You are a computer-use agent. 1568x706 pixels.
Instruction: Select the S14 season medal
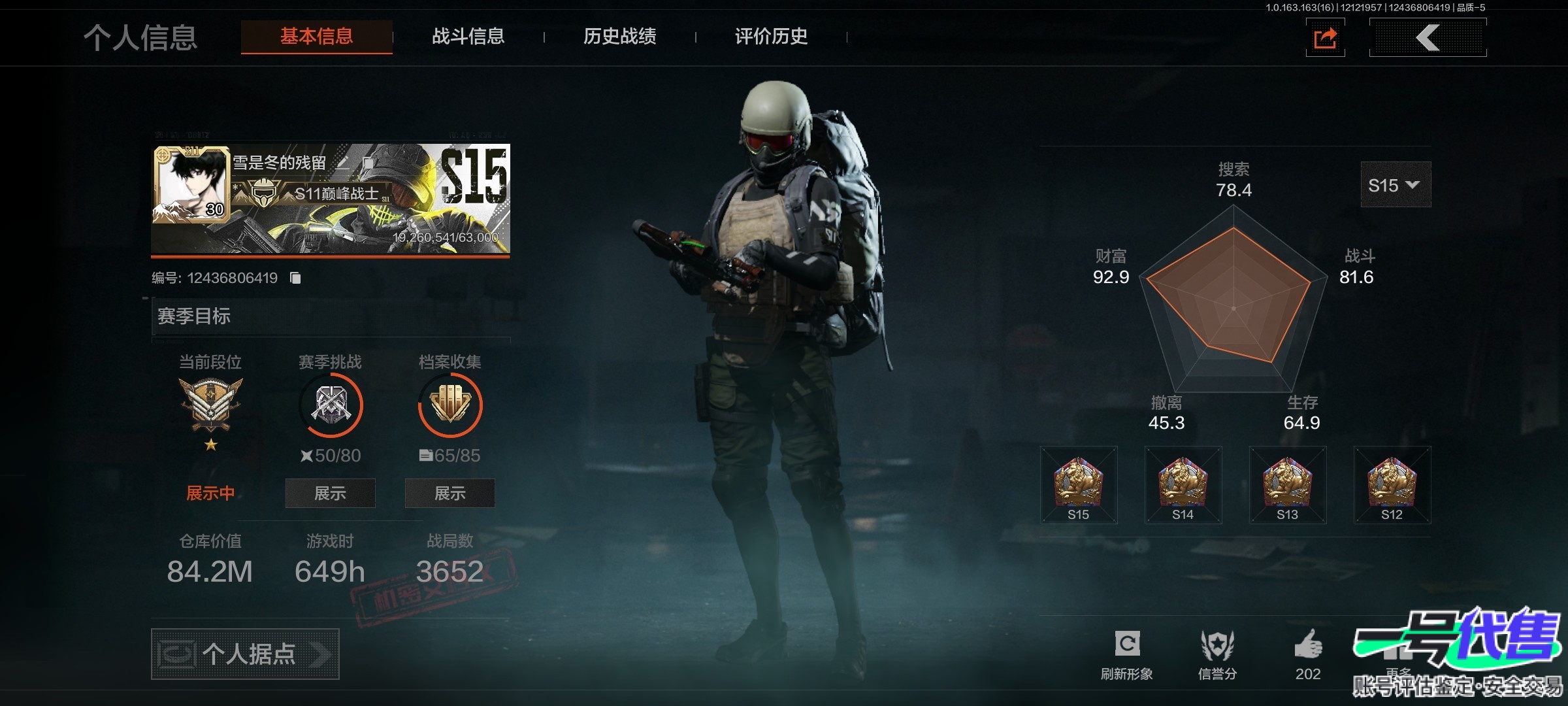(1183, 485)
